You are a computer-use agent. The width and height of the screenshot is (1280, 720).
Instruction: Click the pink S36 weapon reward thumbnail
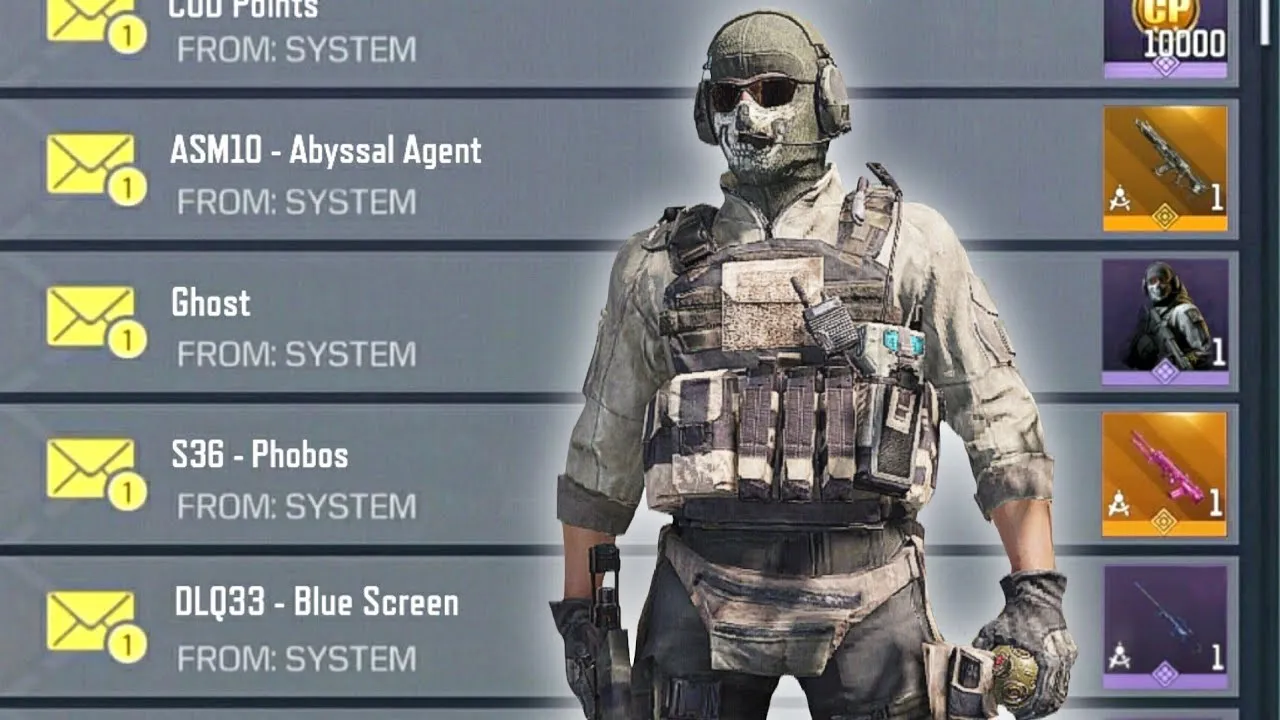pyautogui.click(x=1165, y=474)
